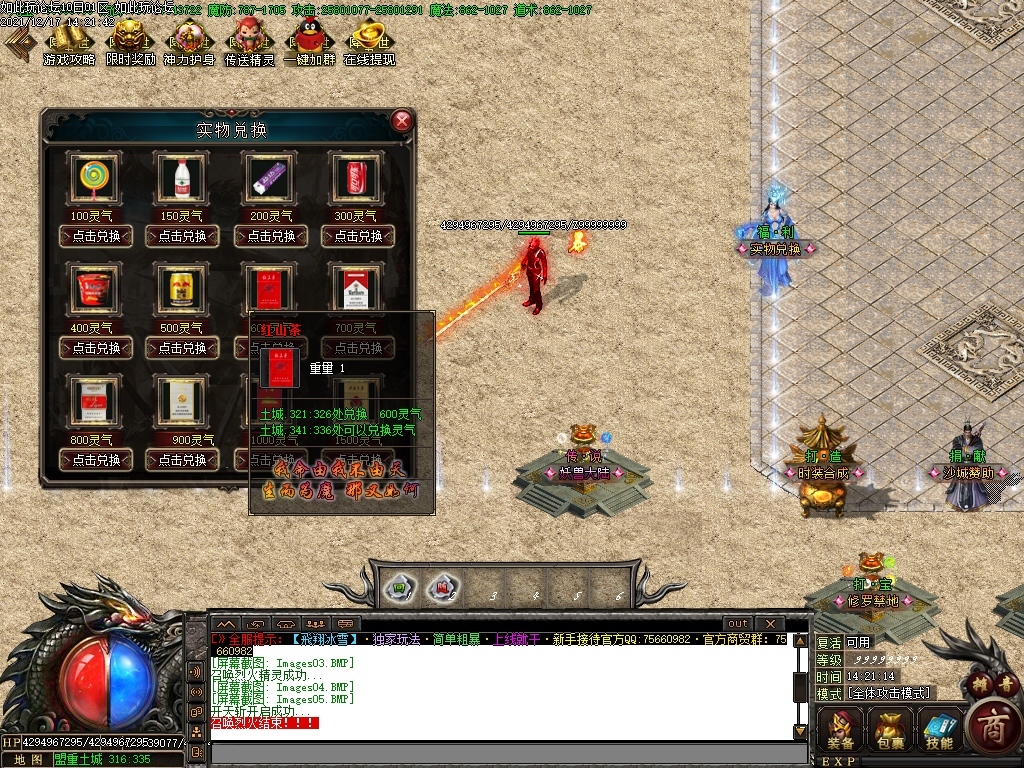
Task: Exchange the 400灵气 instant noodle cup
Action: pos(97,348)
